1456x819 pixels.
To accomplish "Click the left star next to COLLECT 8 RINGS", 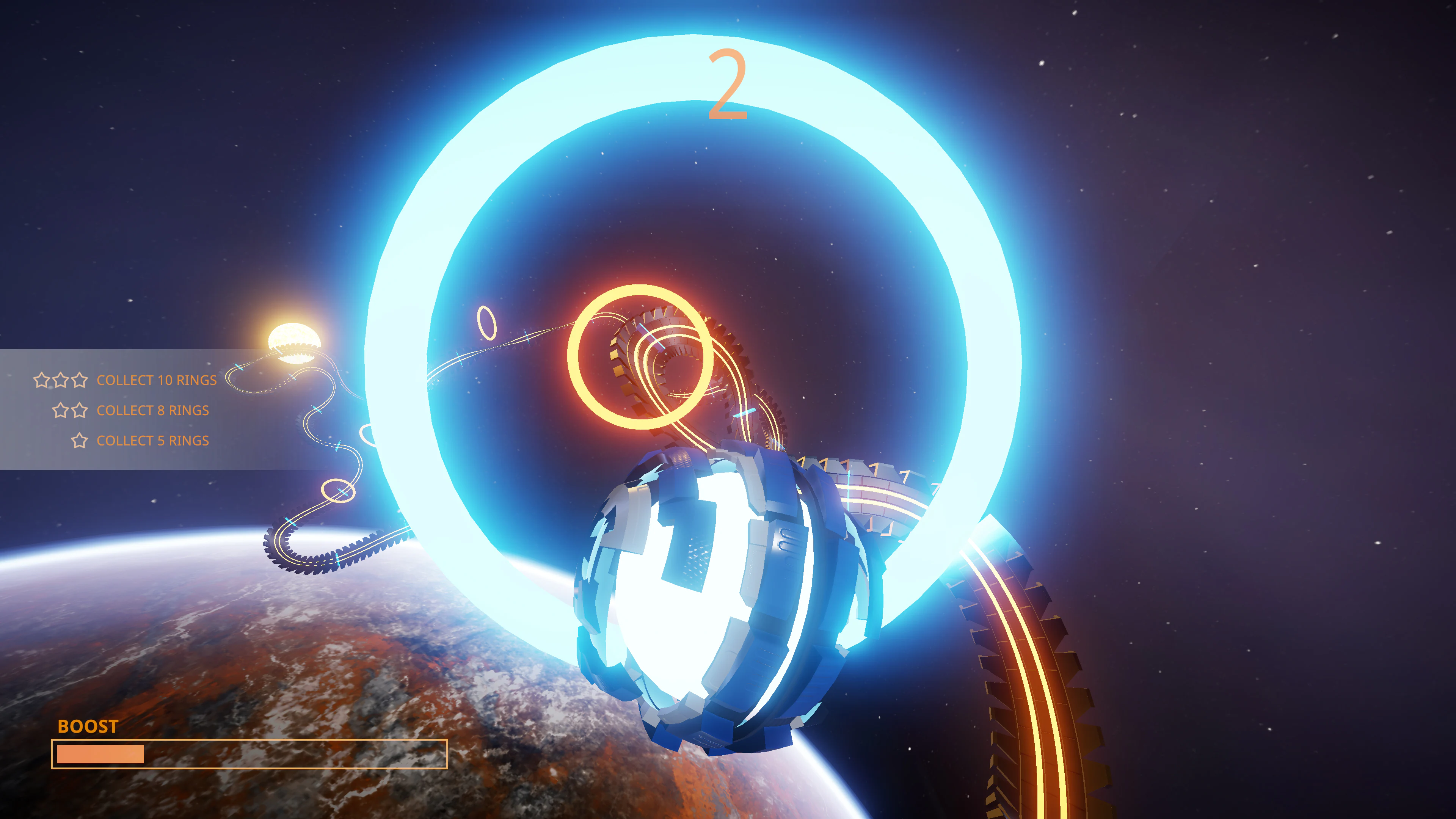I will point(61,410).
